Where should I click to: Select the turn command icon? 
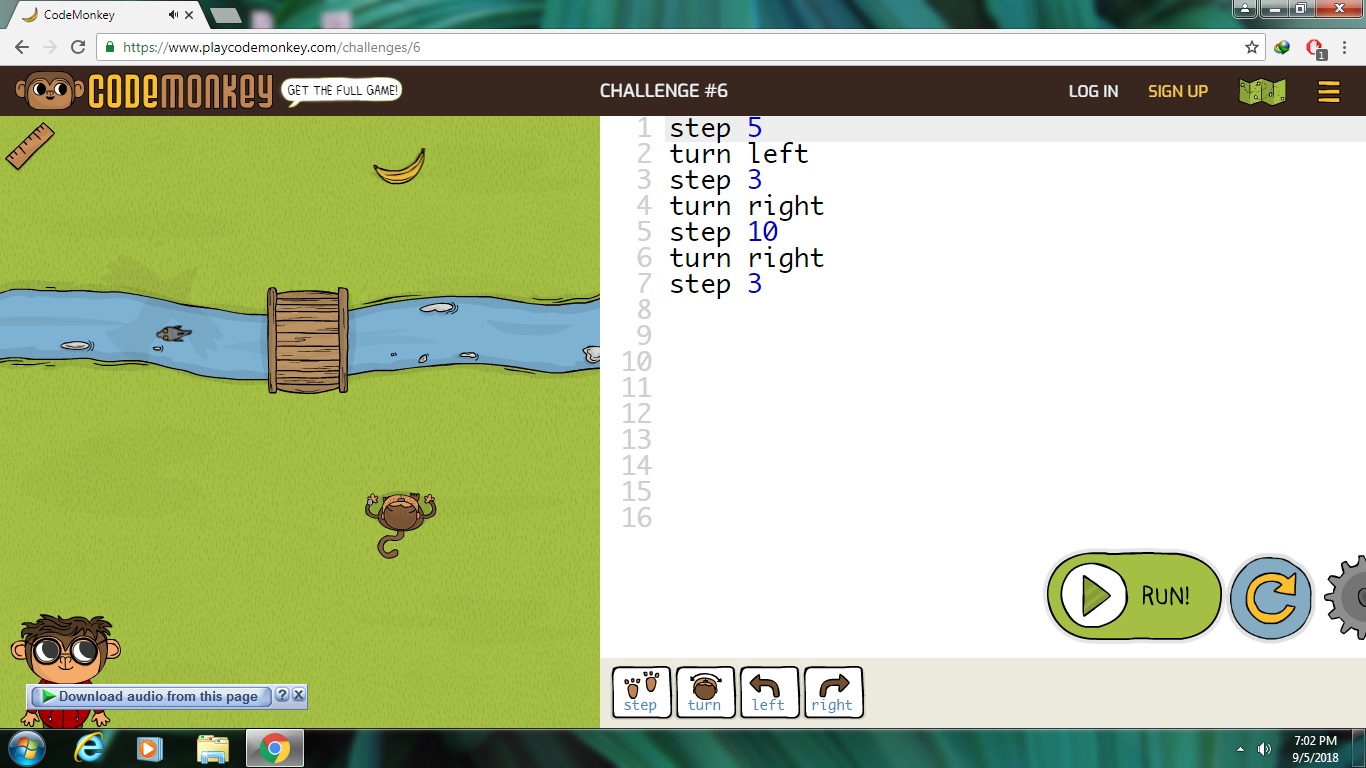(705, 690)
